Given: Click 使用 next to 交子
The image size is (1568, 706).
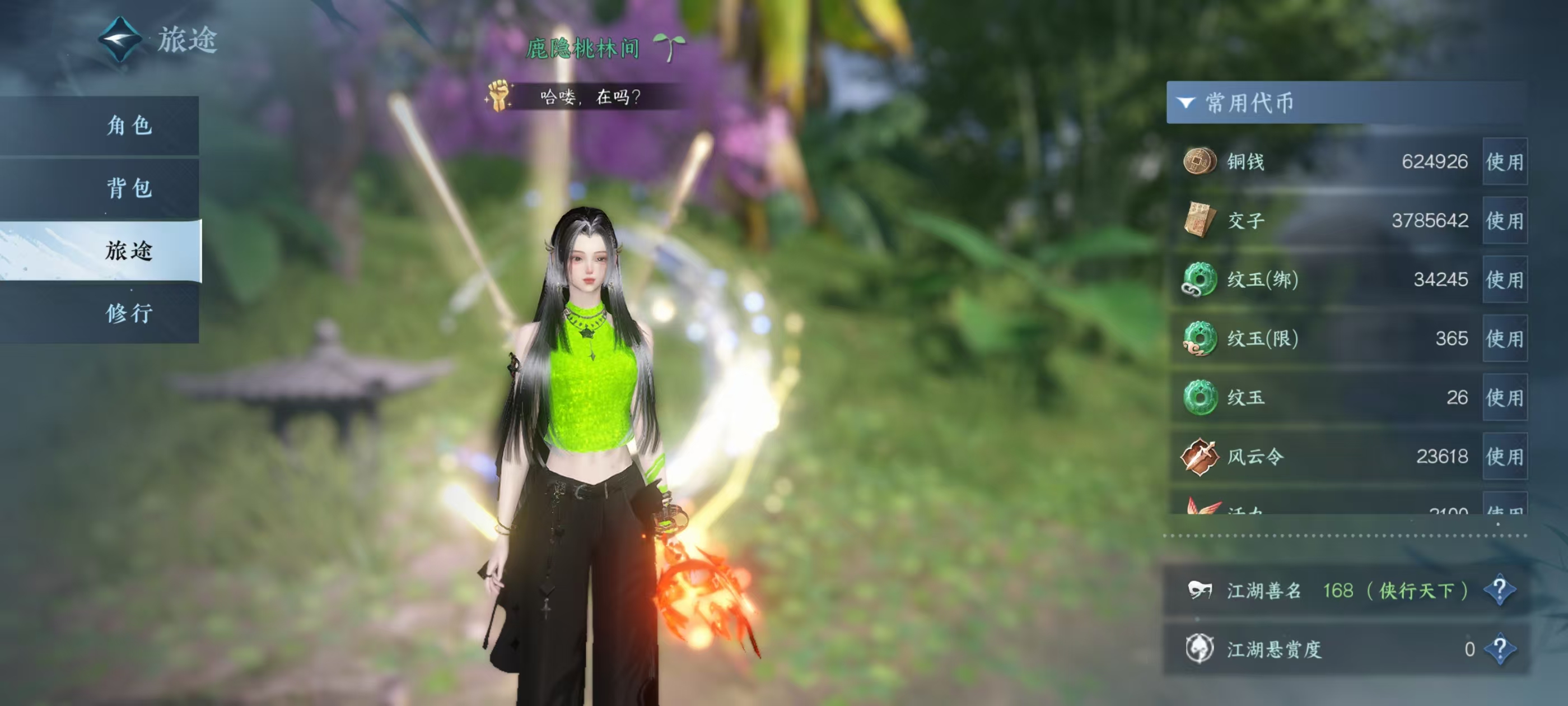Looking at the screenshot, I should [x=1504, y=221].
